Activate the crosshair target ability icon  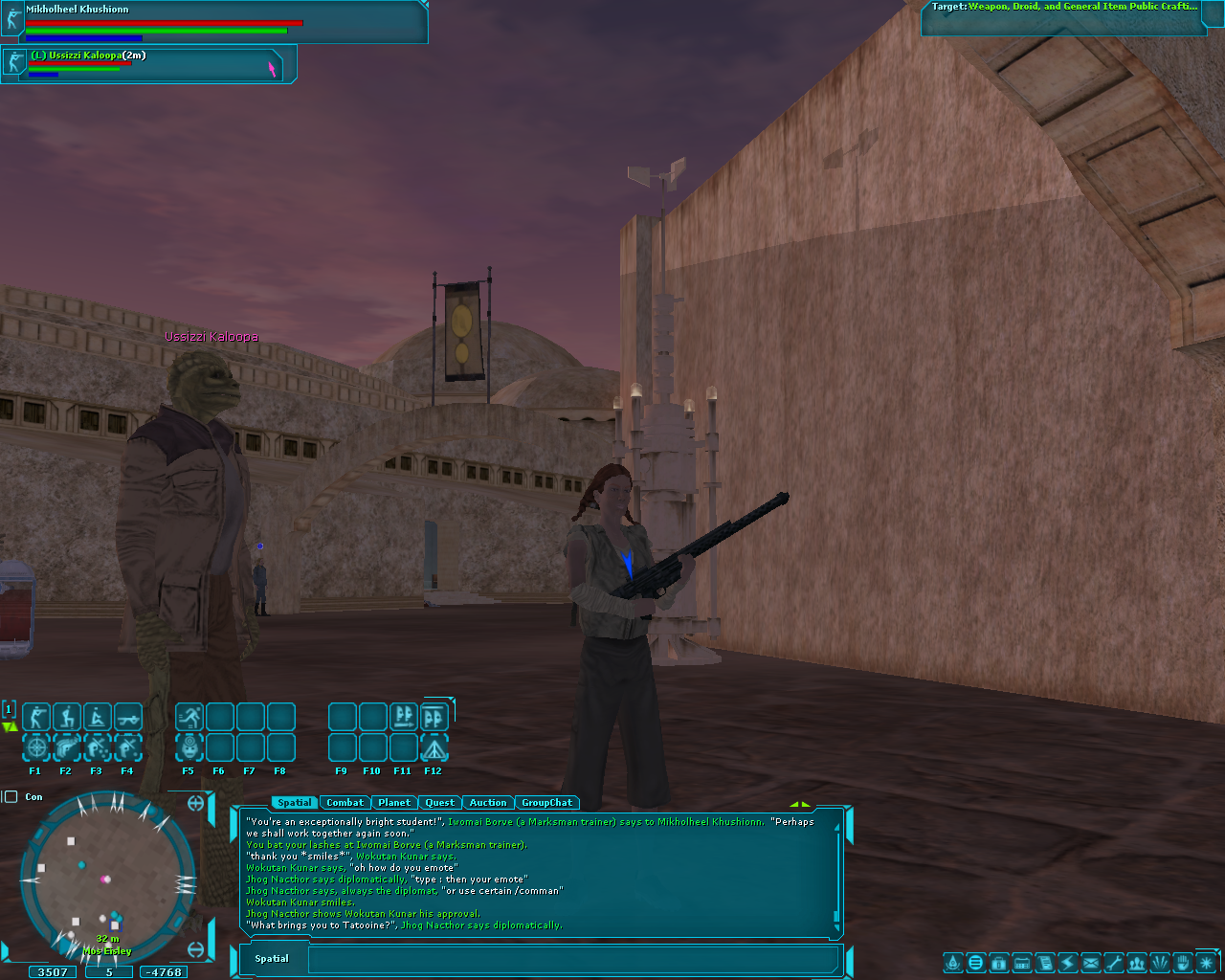(x=36, y=747)
